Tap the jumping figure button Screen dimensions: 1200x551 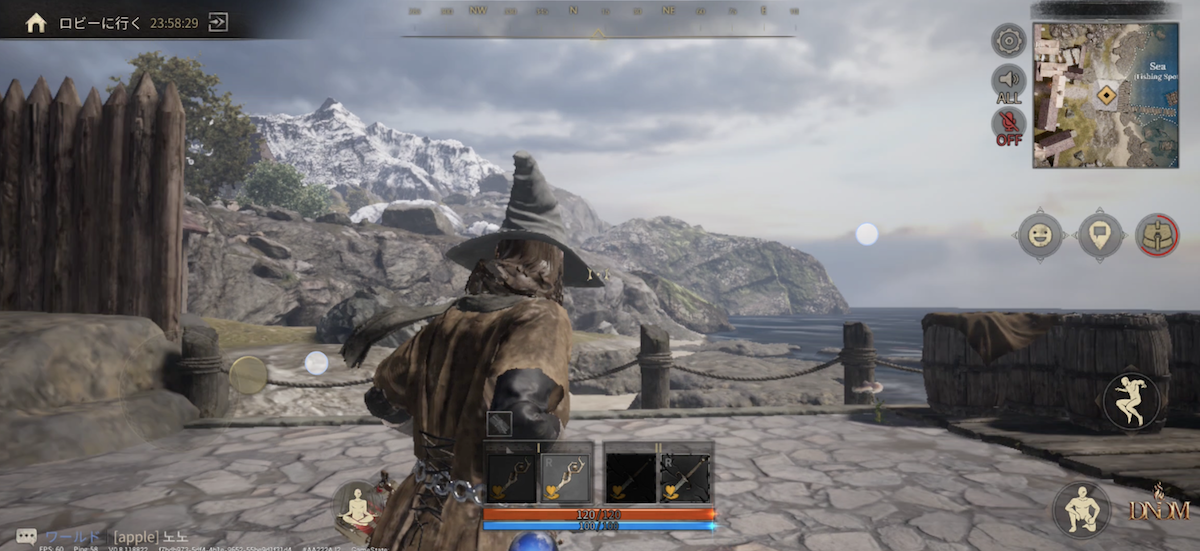[1131, 400]
